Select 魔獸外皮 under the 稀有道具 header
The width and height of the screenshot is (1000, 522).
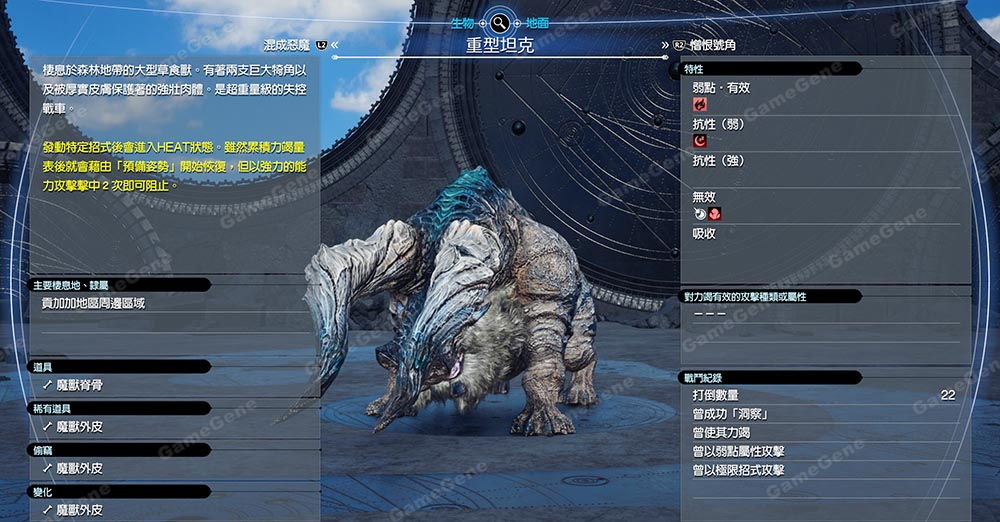coord(79,427)
